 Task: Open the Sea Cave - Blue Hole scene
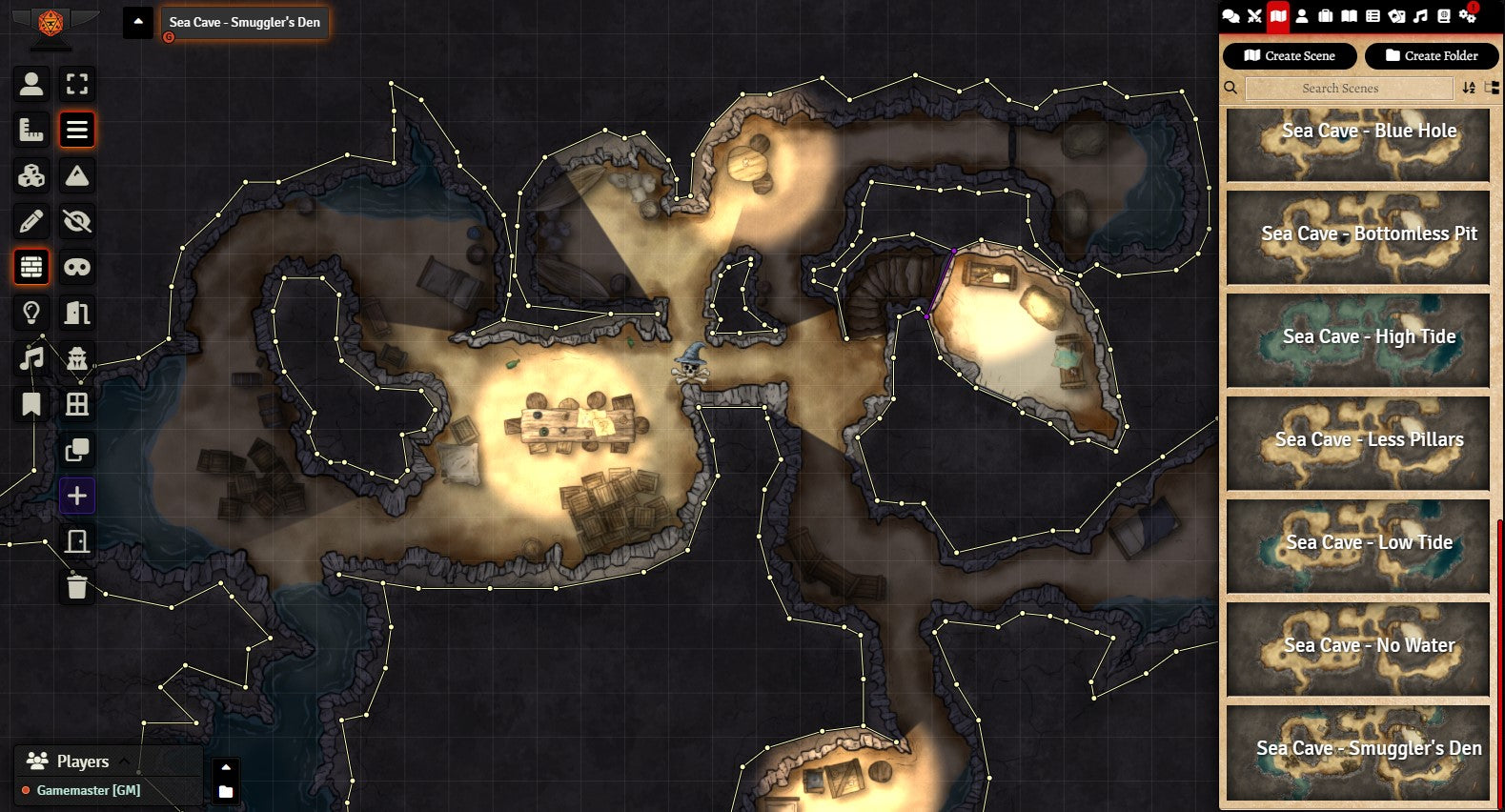1357,143
